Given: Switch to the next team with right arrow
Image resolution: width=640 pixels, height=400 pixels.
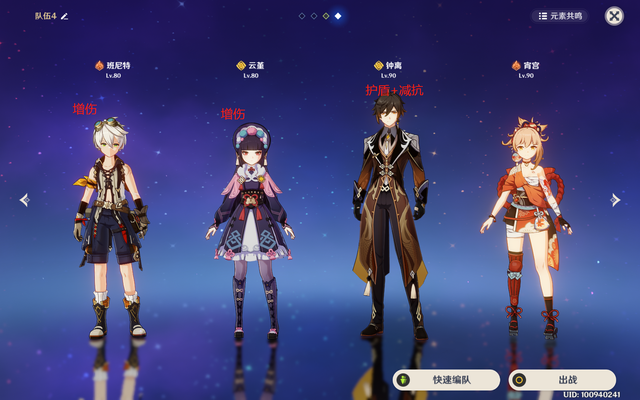Looking at the screenshot, I should pyautogui.click(x=616, y=200).
